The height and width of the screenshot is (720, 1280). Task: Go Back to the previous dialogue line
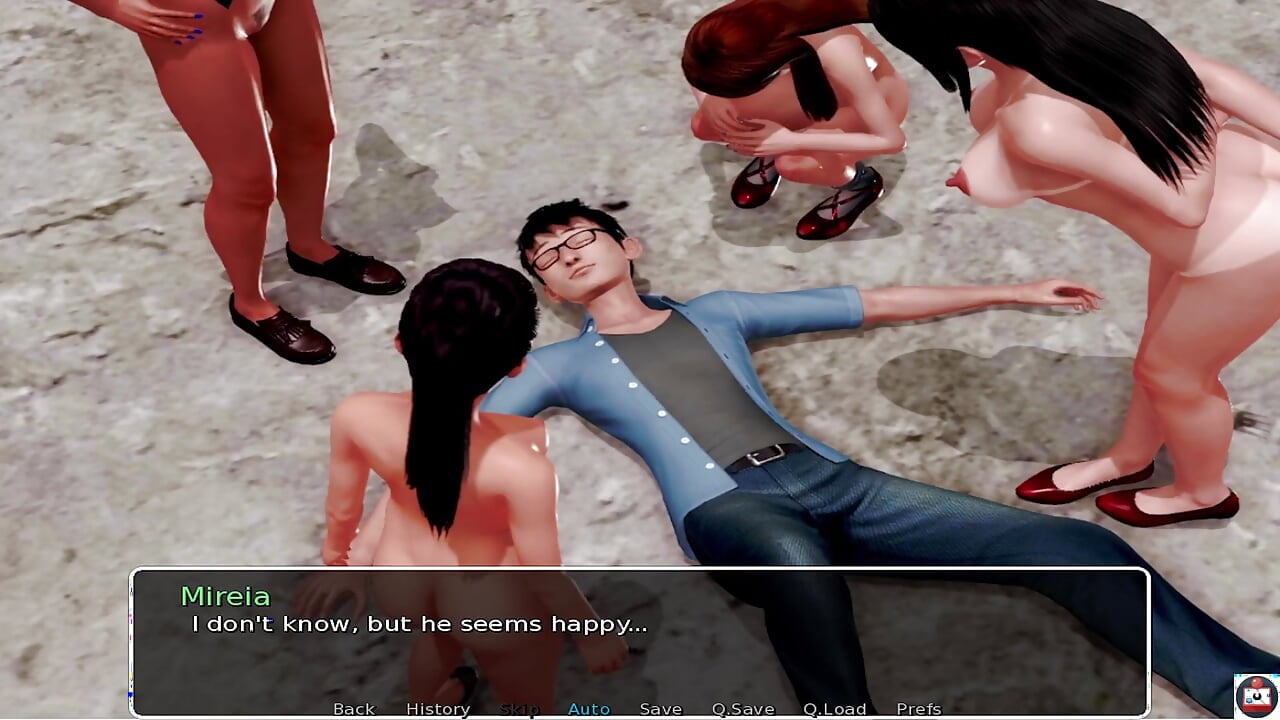354,709
